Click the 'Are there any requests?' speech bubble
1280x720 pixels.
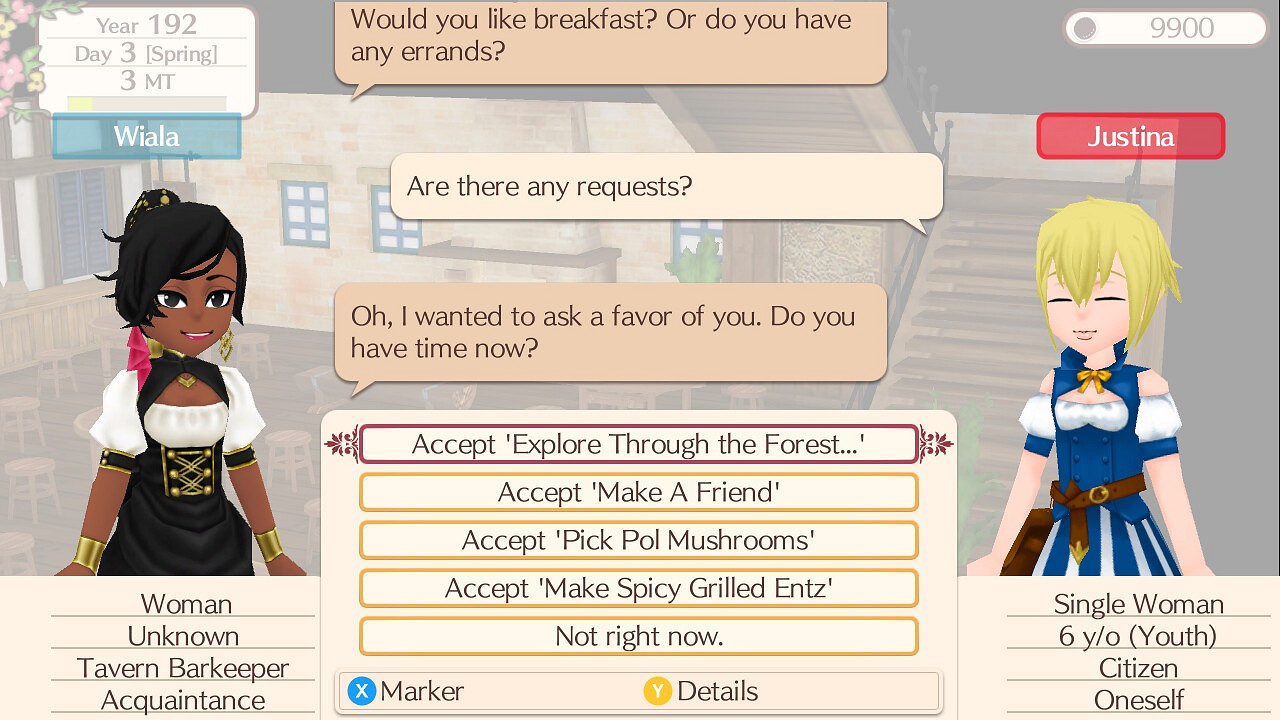(665, 186)
